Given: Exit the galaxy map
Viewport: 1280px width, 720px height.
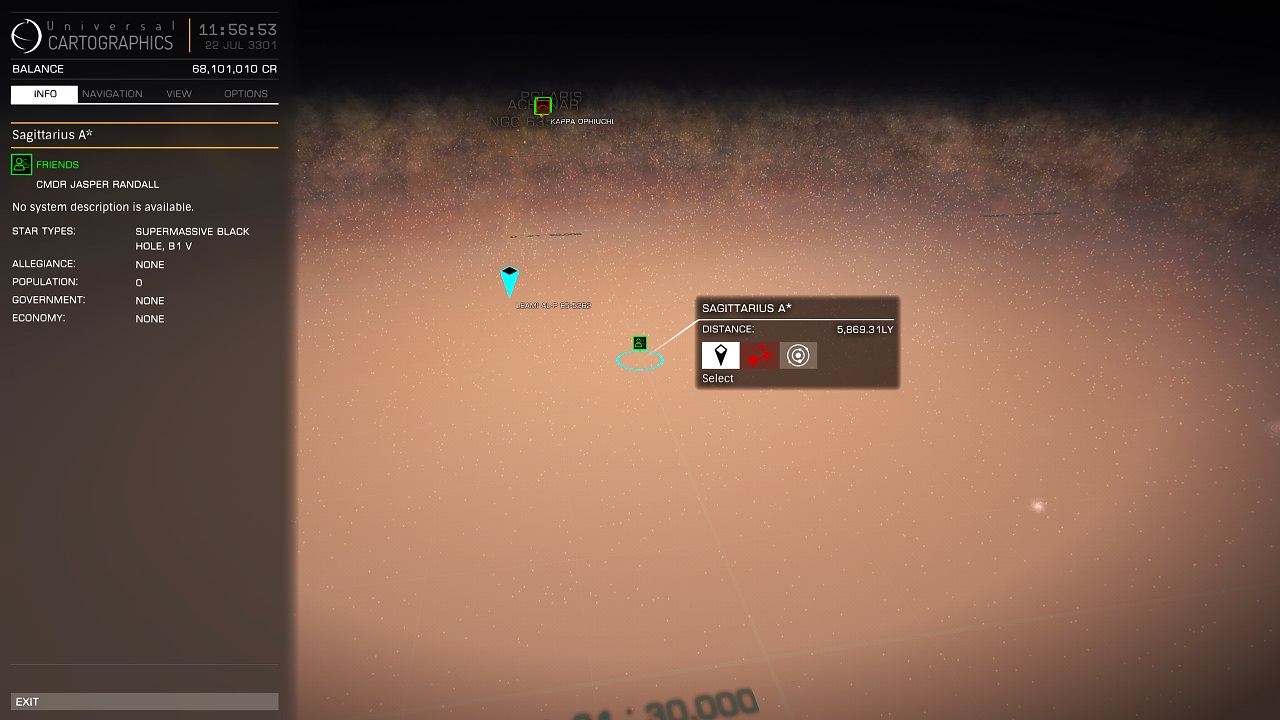Looking at the screenshot, I should pos(144,702).
